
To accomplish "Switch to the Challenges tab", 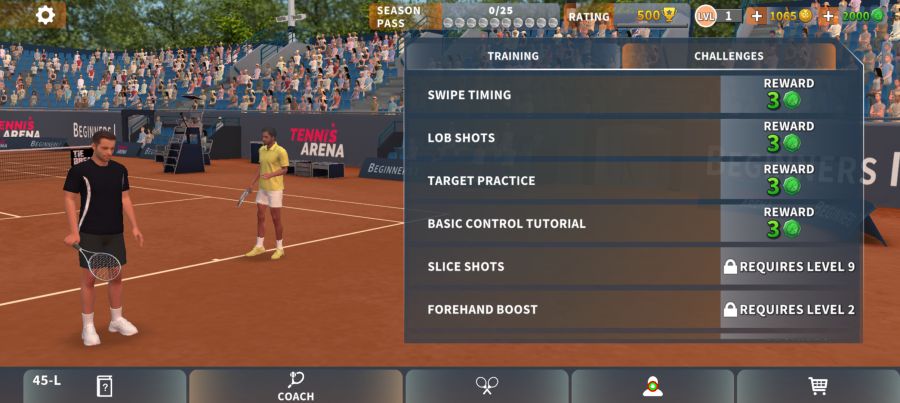I will (x=729, y=56).
